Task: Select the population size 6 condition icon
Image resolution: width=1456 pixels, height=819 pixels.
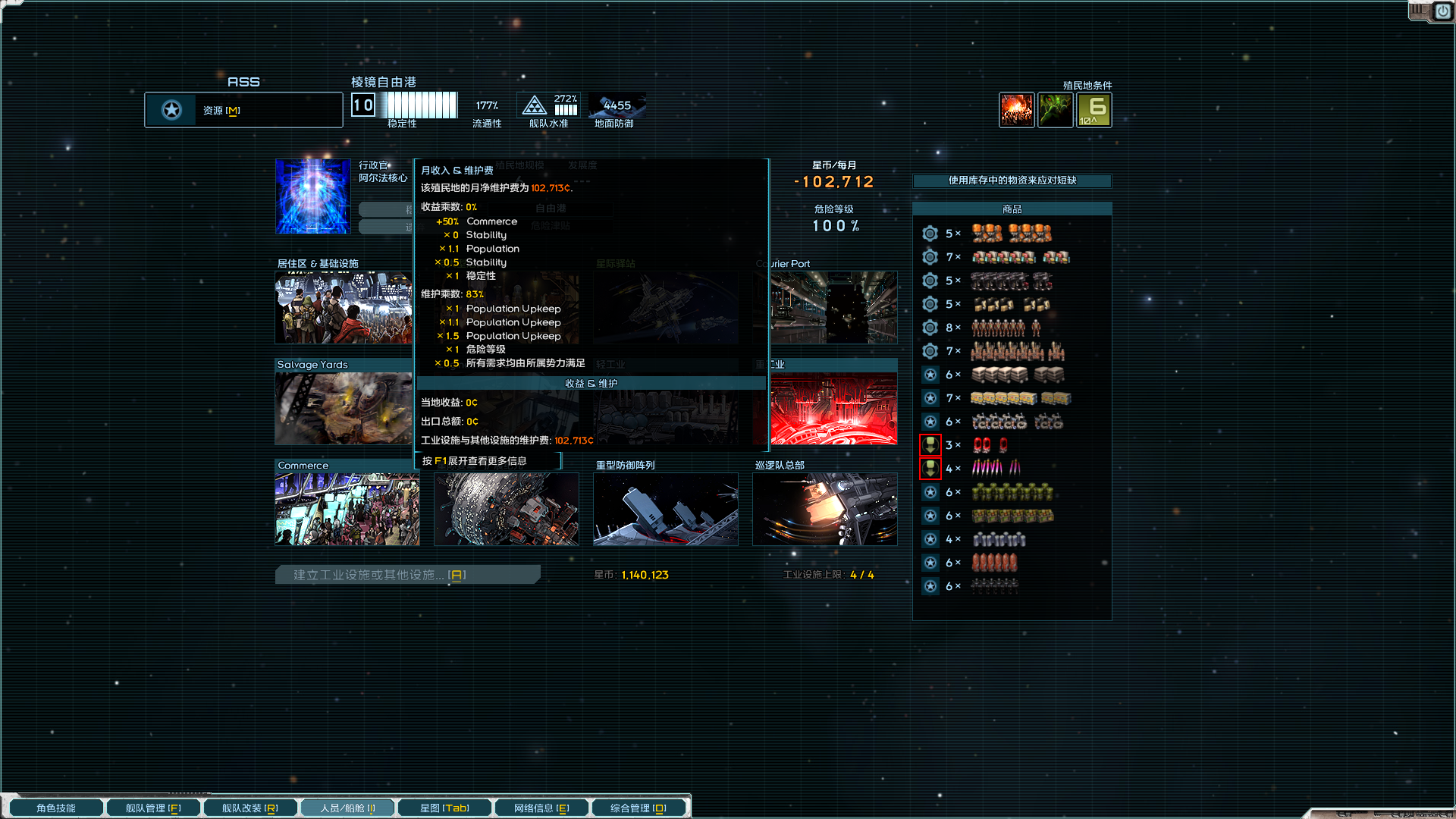Action: click(x=1094, y=109)
